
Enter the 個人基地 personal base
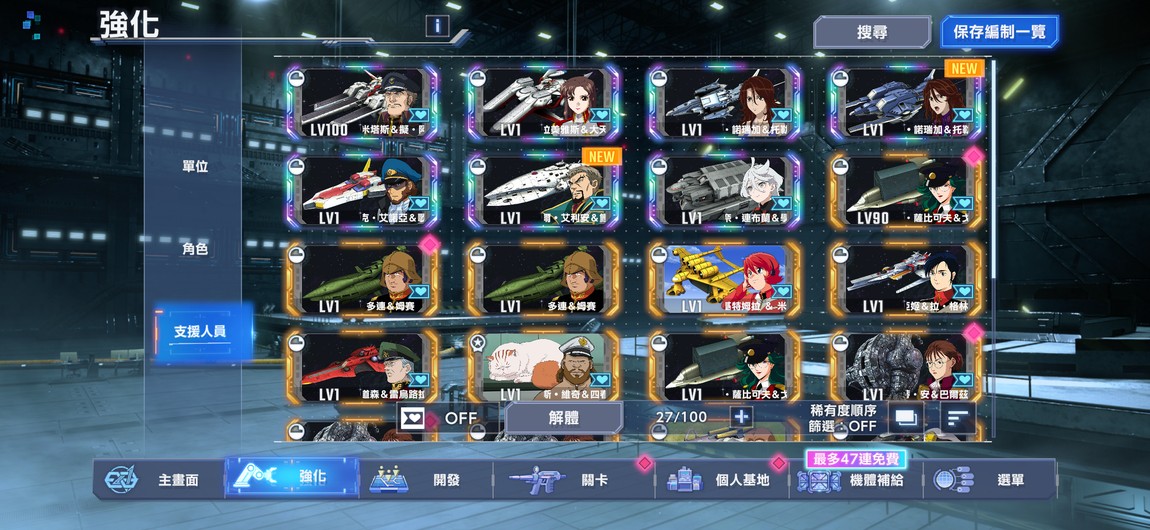(722, 479)
